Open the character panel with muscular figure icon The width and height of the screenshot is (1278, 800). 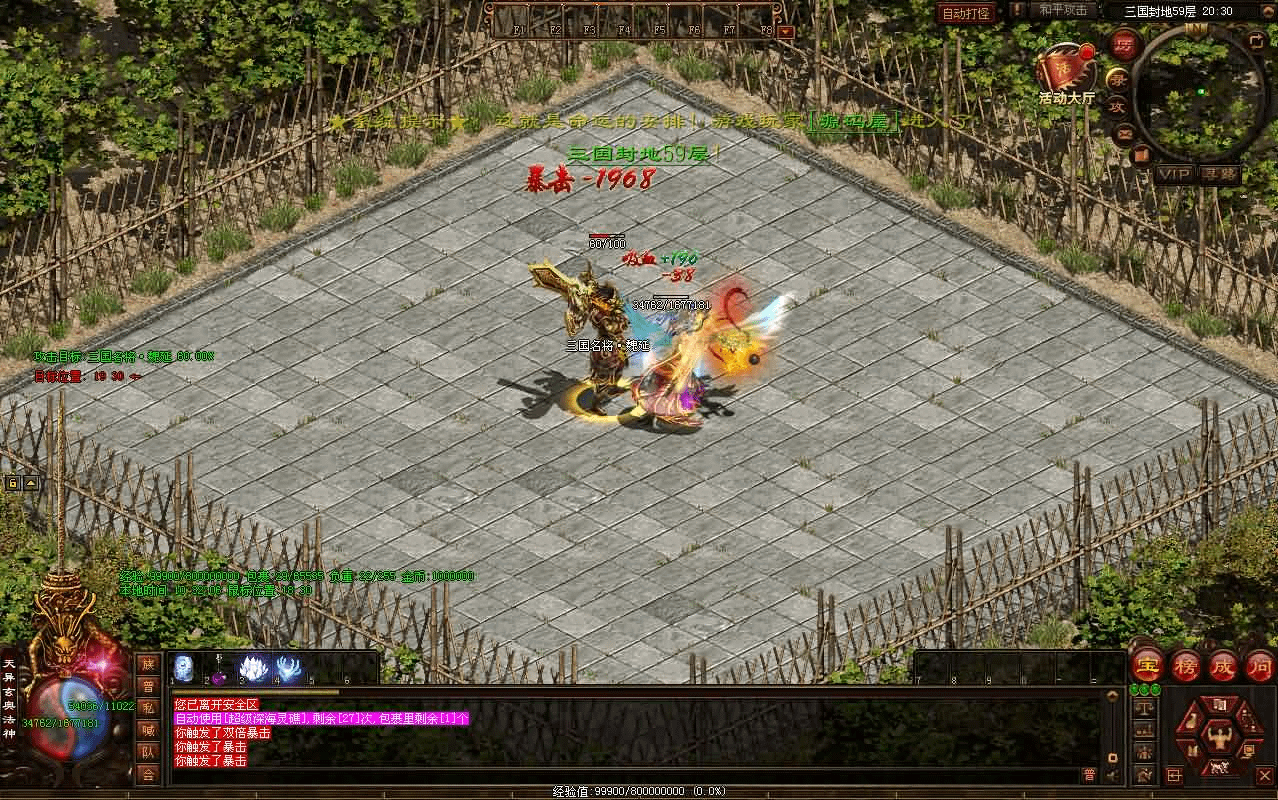pos(1219,737)
